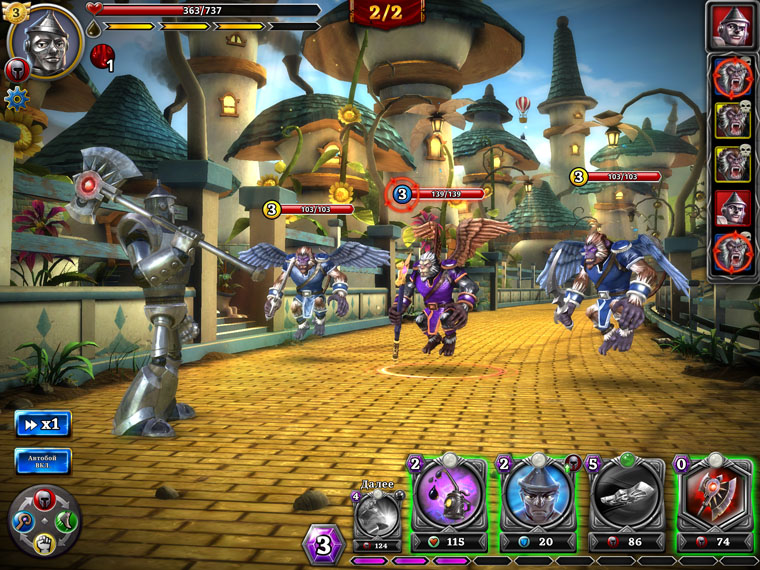Toggle the Автобой auto-battle button

pos(43,461)
